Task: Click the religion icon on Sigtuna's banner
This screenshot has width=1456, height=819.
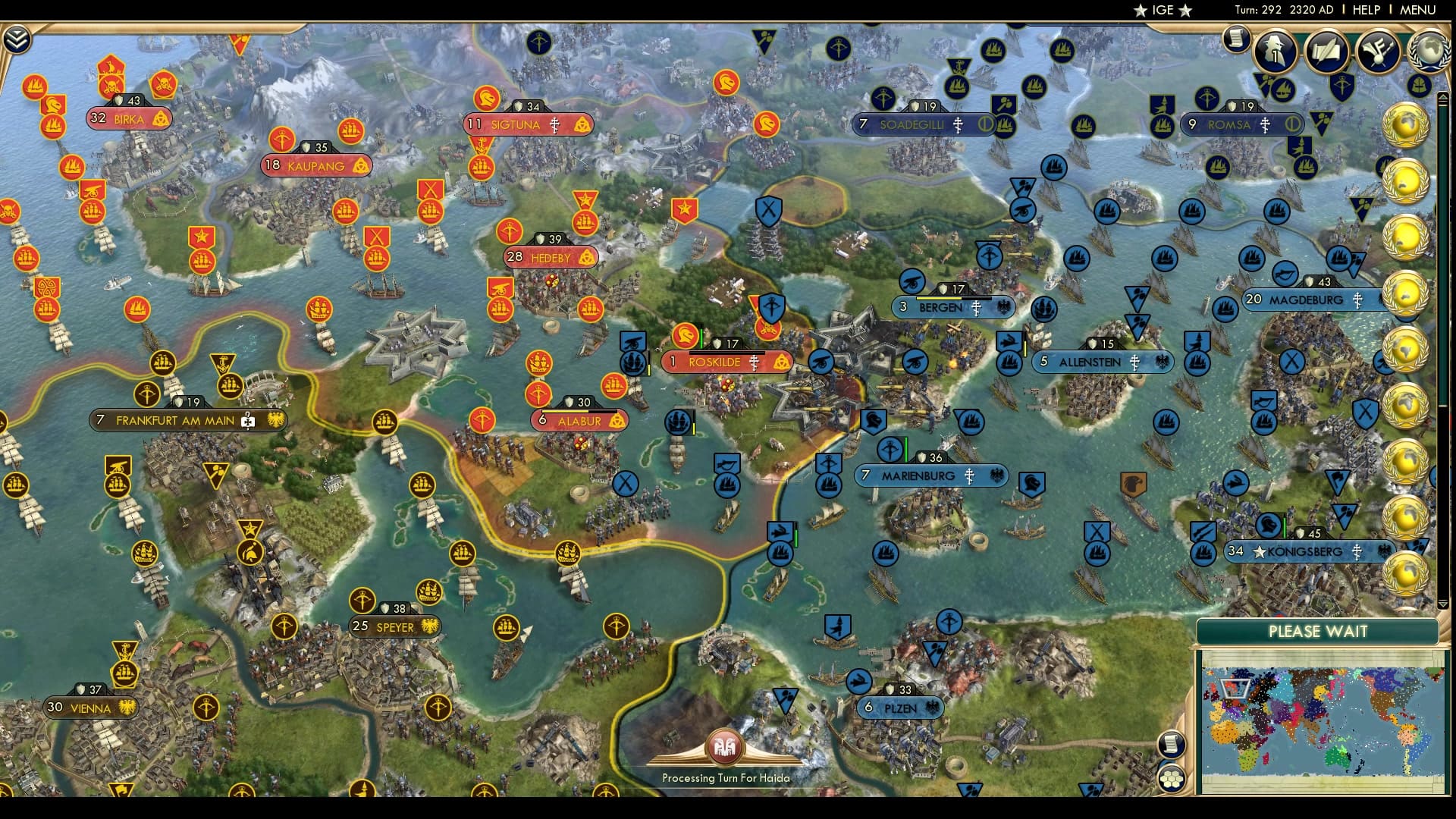Action: pos(554,124)
